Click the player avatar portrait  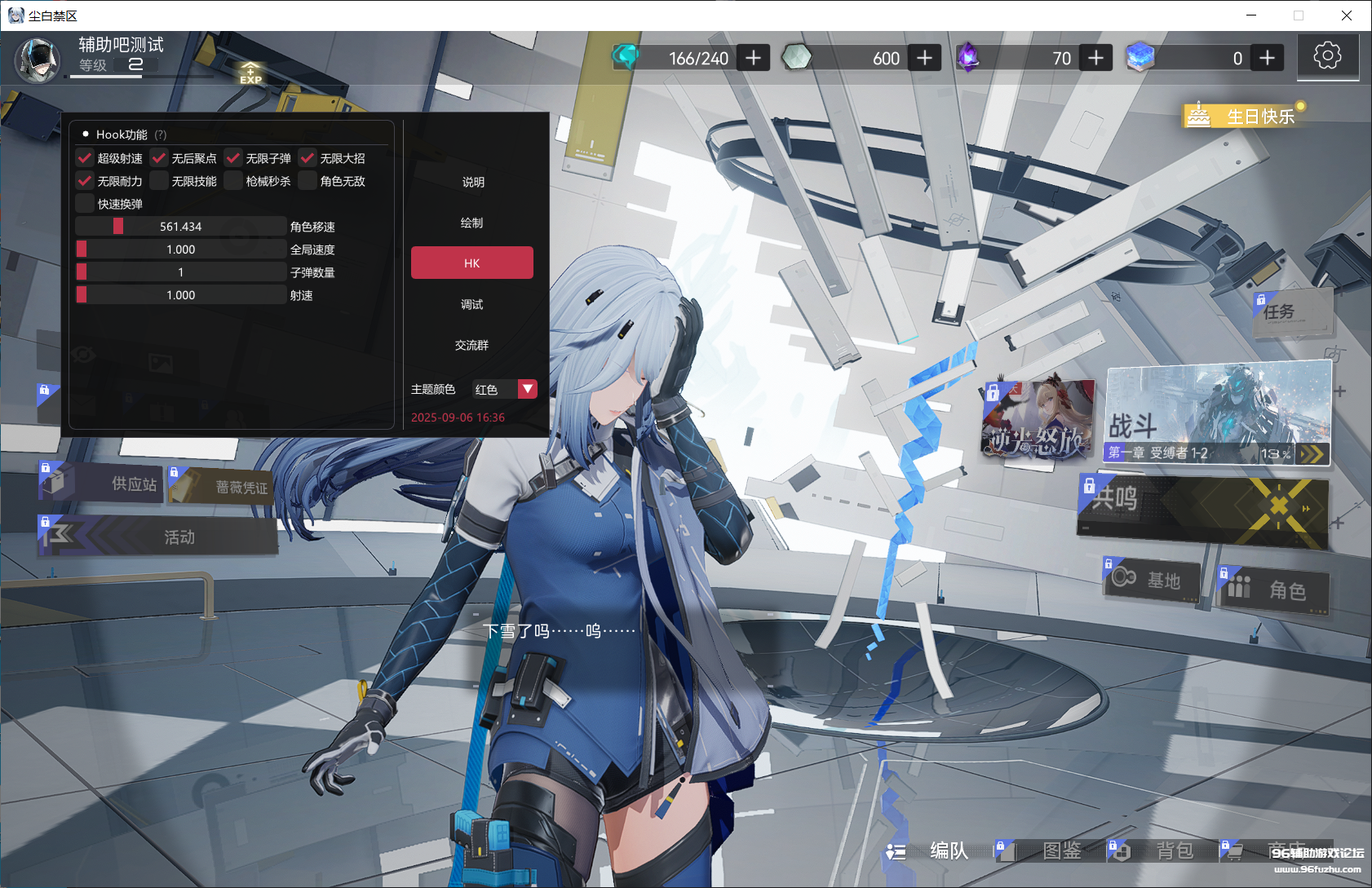(38, 60)
